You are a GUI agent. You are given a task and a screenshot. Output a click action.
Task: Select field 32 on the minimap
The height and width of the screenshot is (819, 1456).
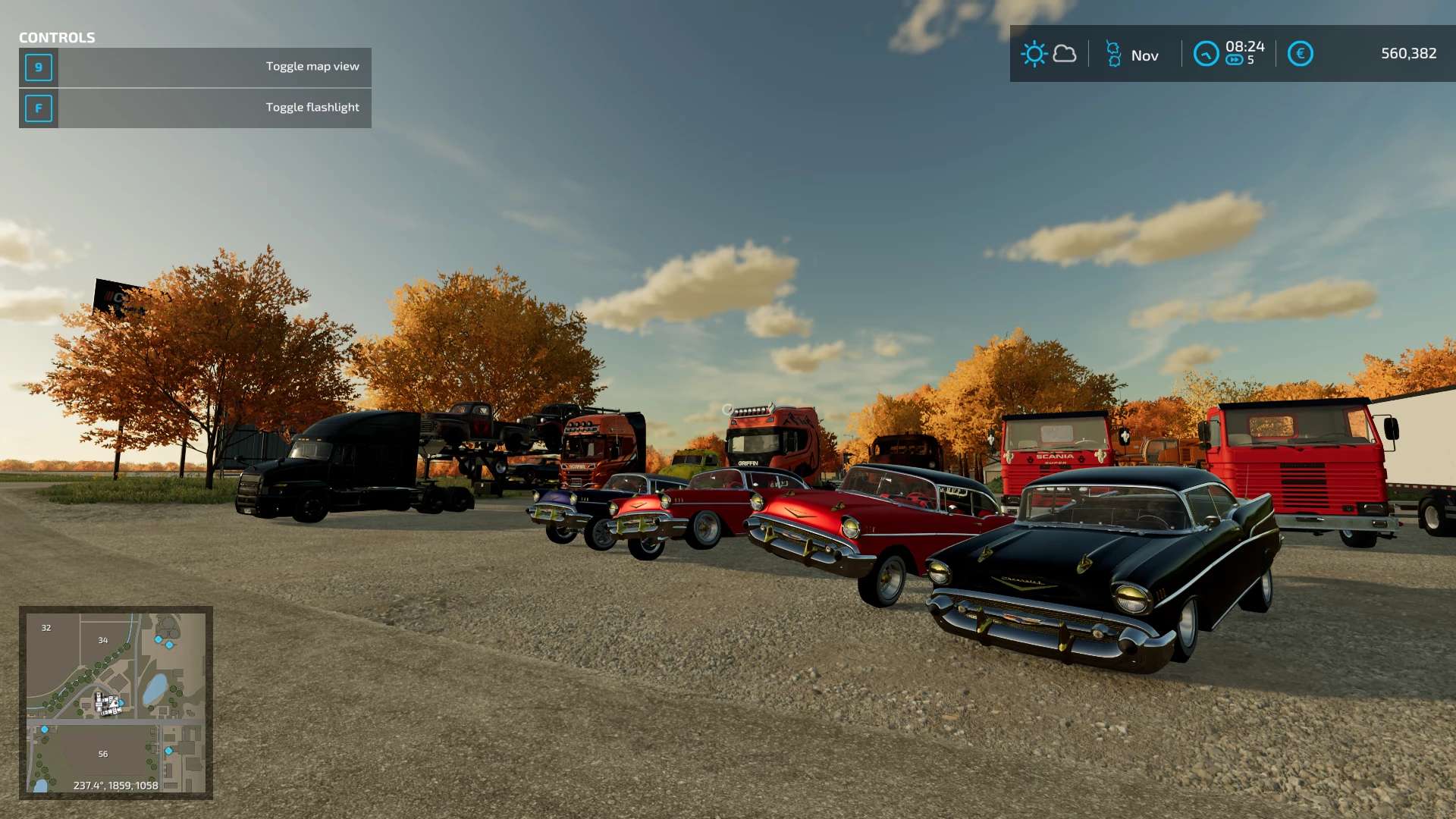tap(46, 628)
